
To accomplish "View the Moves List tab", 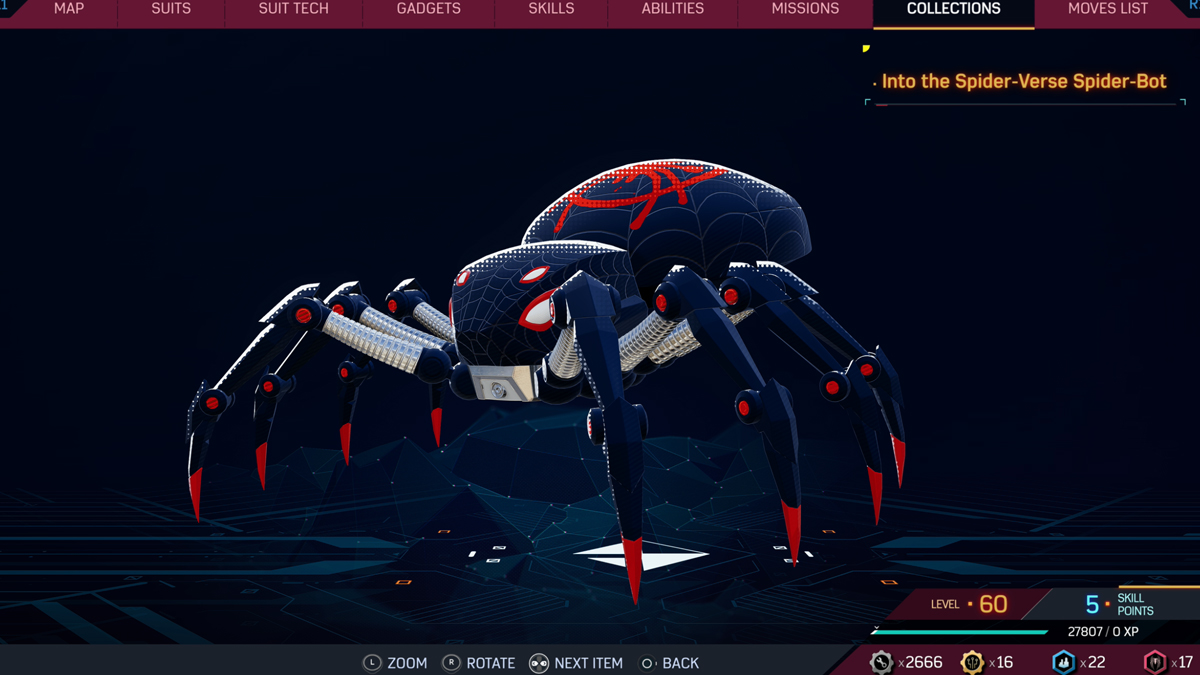I will coord(1107,9).
